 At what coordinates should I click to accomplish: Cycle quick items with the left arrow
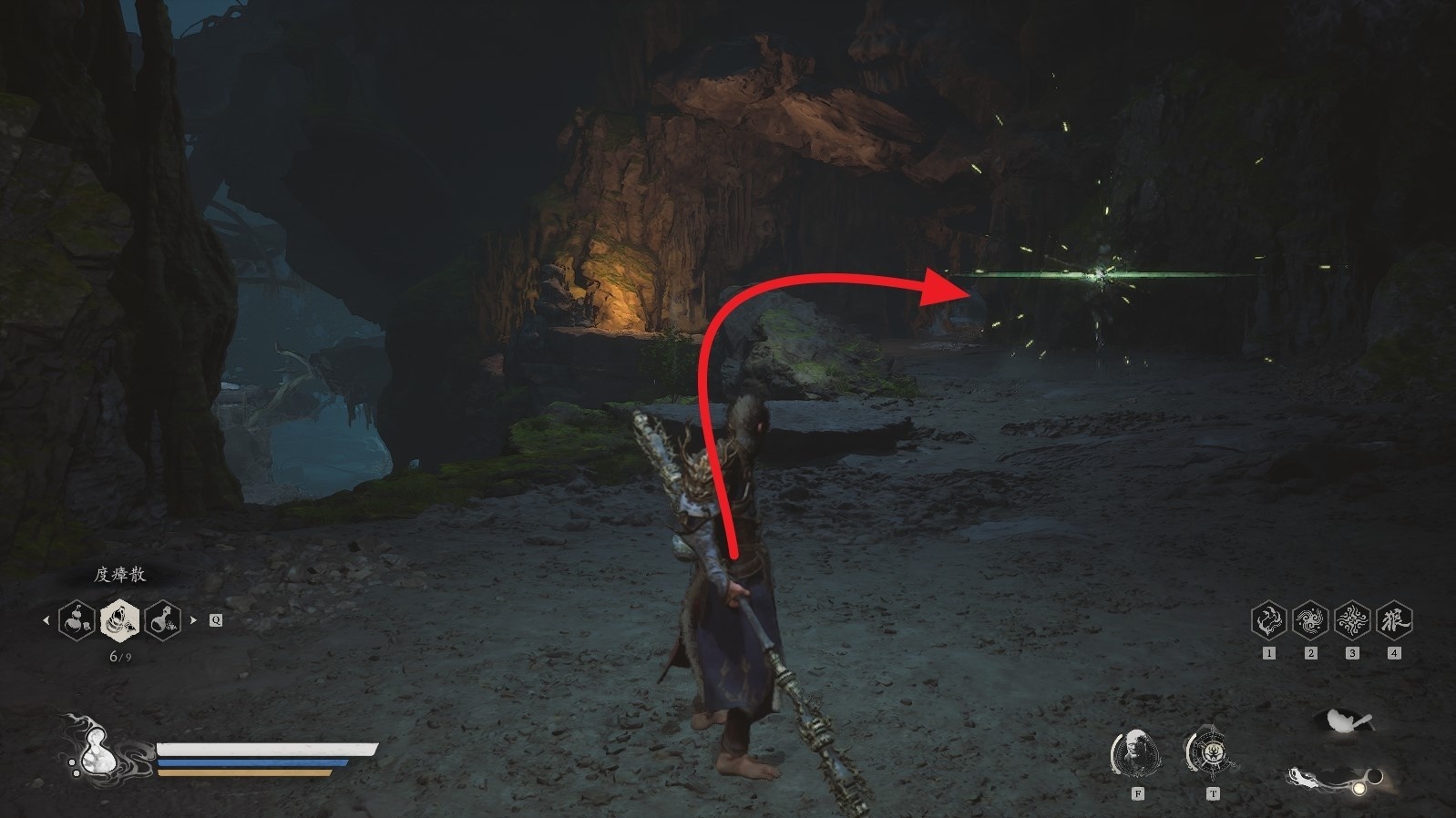[x=46, y=620]
